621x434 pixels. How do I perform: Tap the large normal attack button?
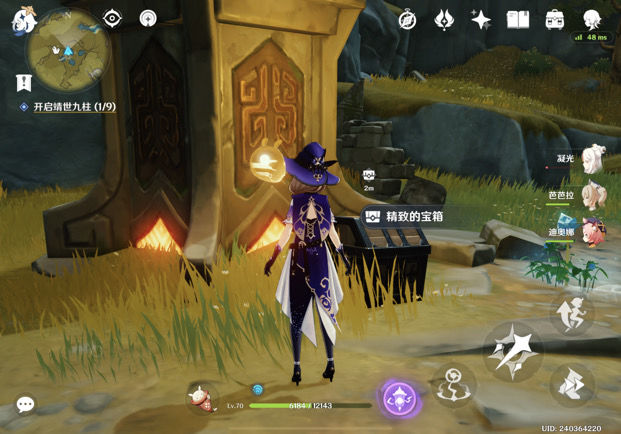514,350
